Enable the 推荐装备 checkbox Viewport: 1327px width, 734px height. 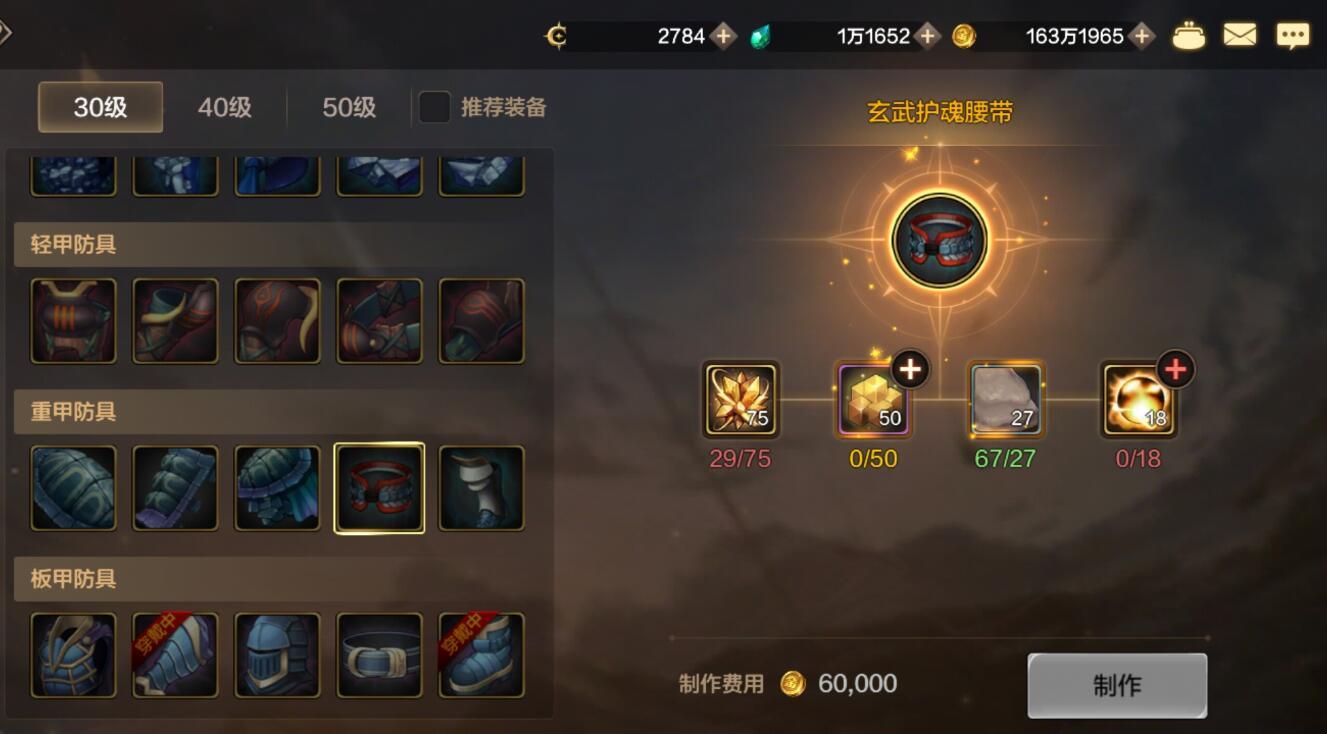(x=432, y=108)
